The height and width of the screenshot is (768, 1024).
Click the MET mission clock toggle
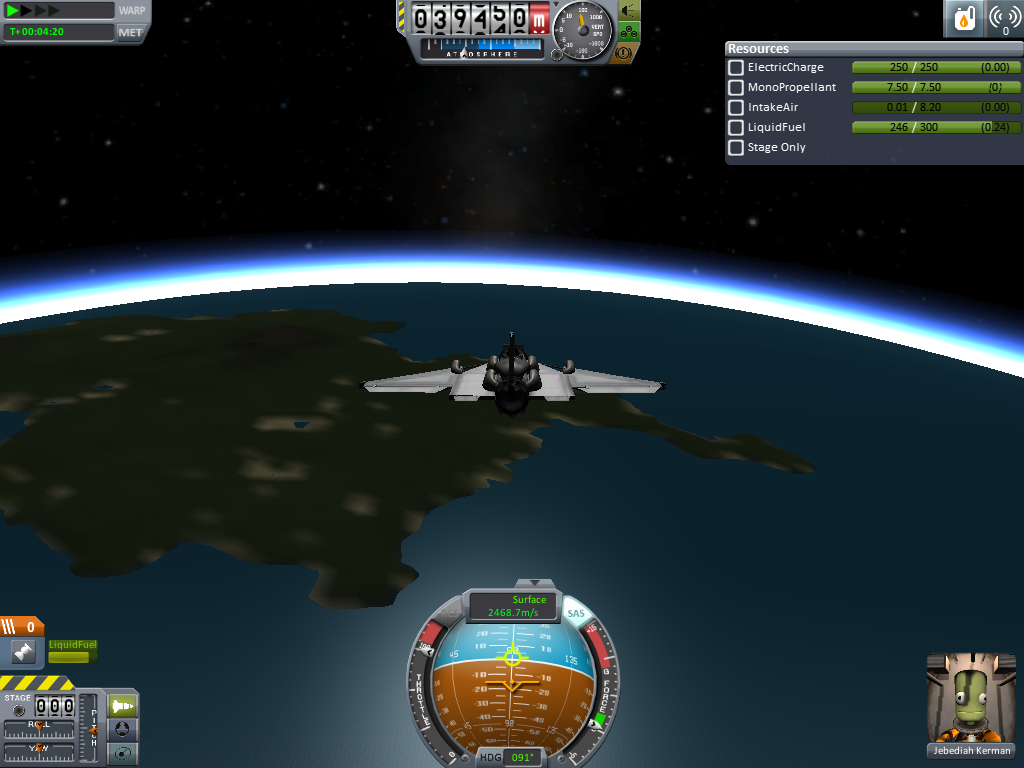[130, 32]
